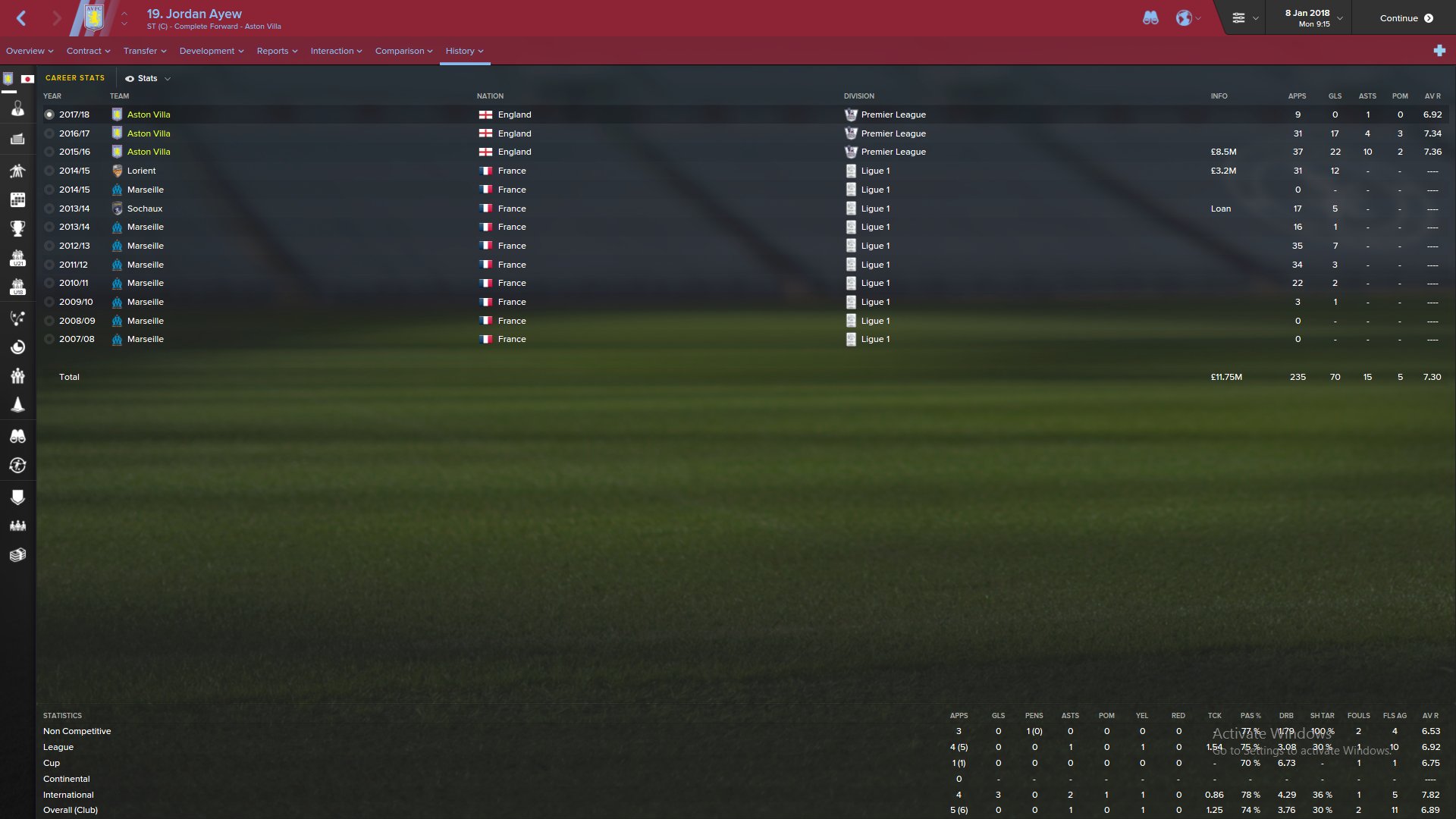
Task: Select the History tab
Action: pos(464,51)
